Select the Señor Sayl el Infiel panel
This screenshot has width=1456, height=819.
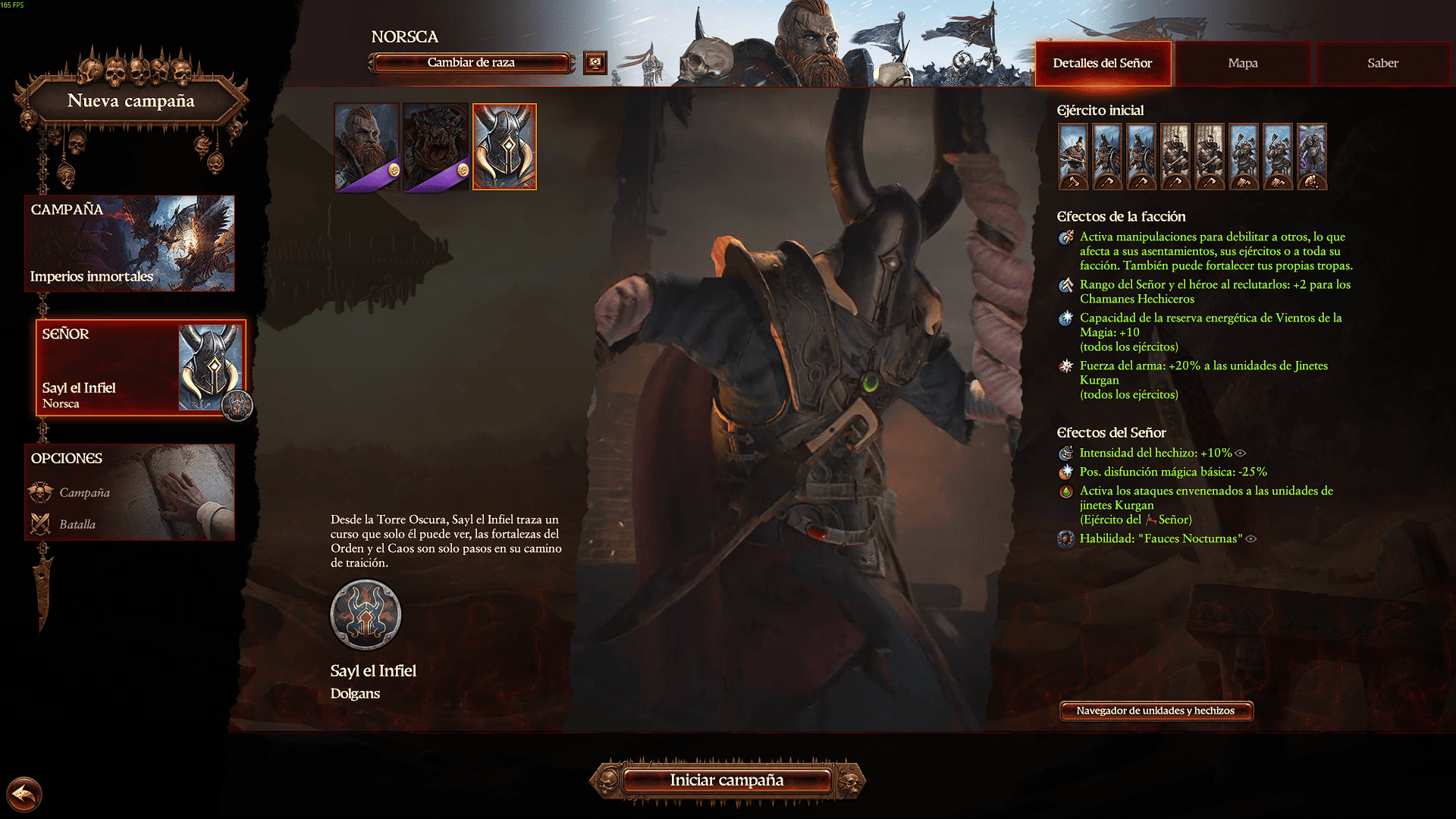[140, 368]
